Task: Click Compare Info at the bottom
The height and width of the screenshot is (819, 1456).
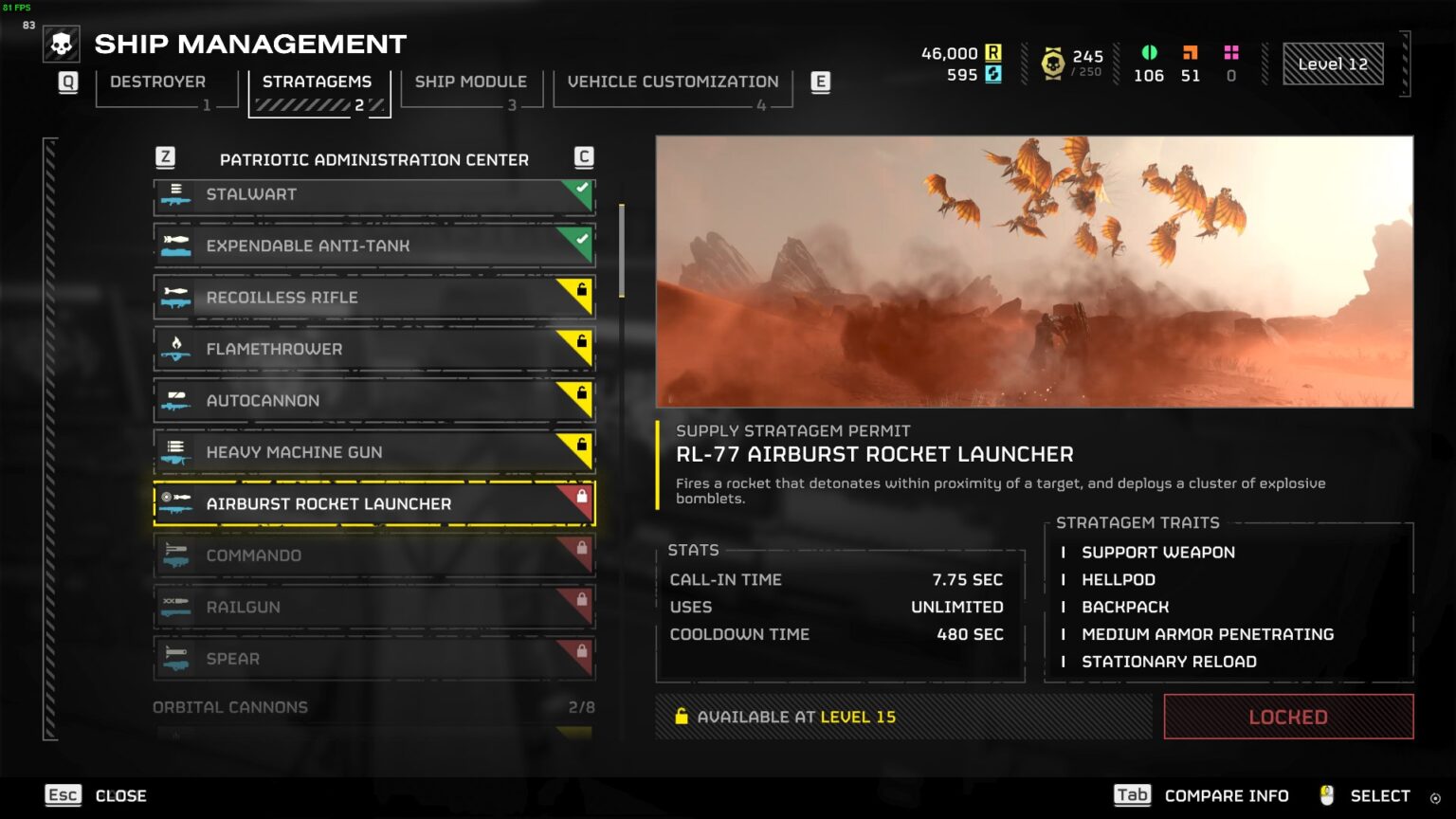Action: click(1226, 795)
